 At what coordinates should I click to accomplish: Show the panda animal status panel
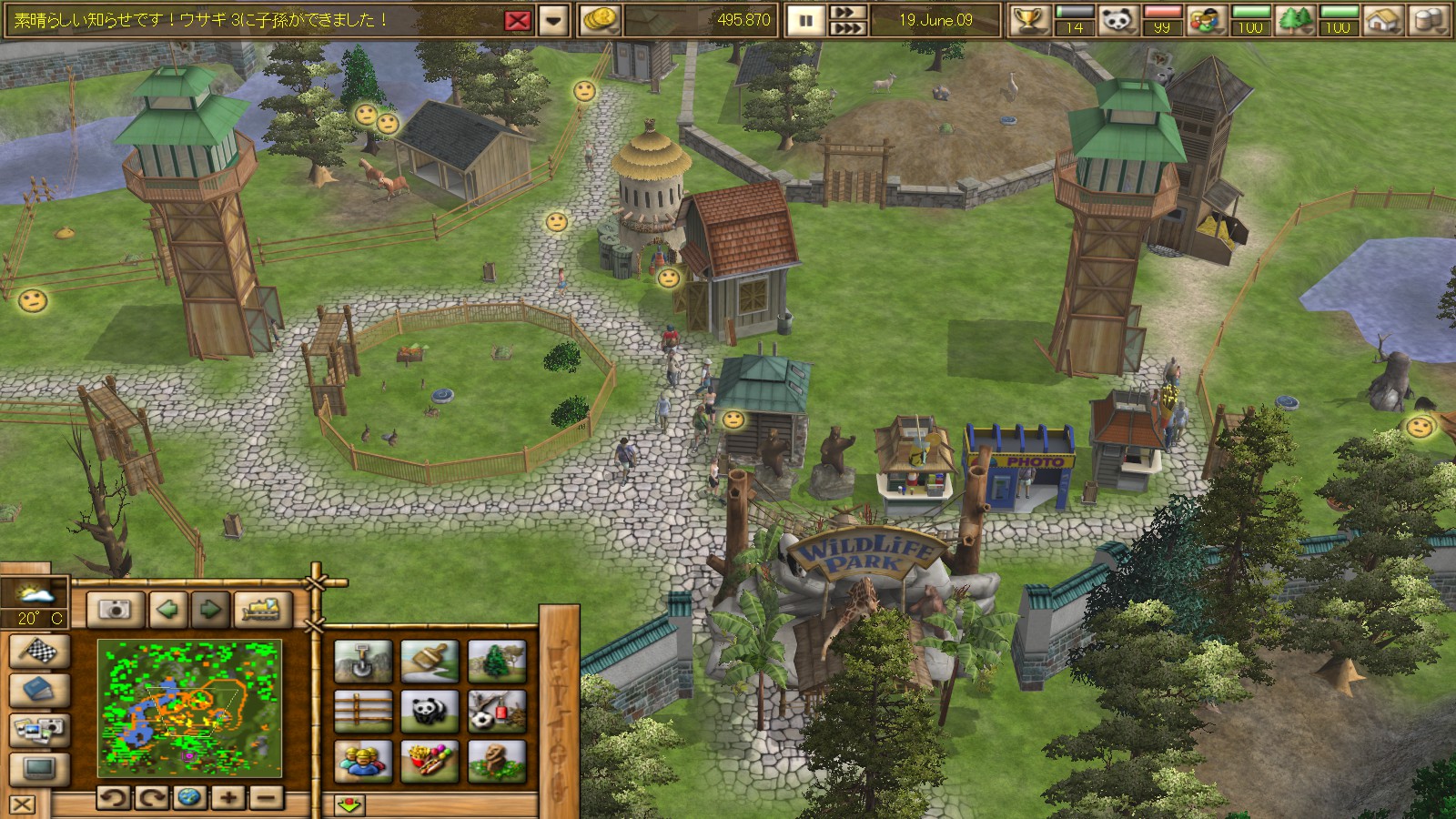1117,19
